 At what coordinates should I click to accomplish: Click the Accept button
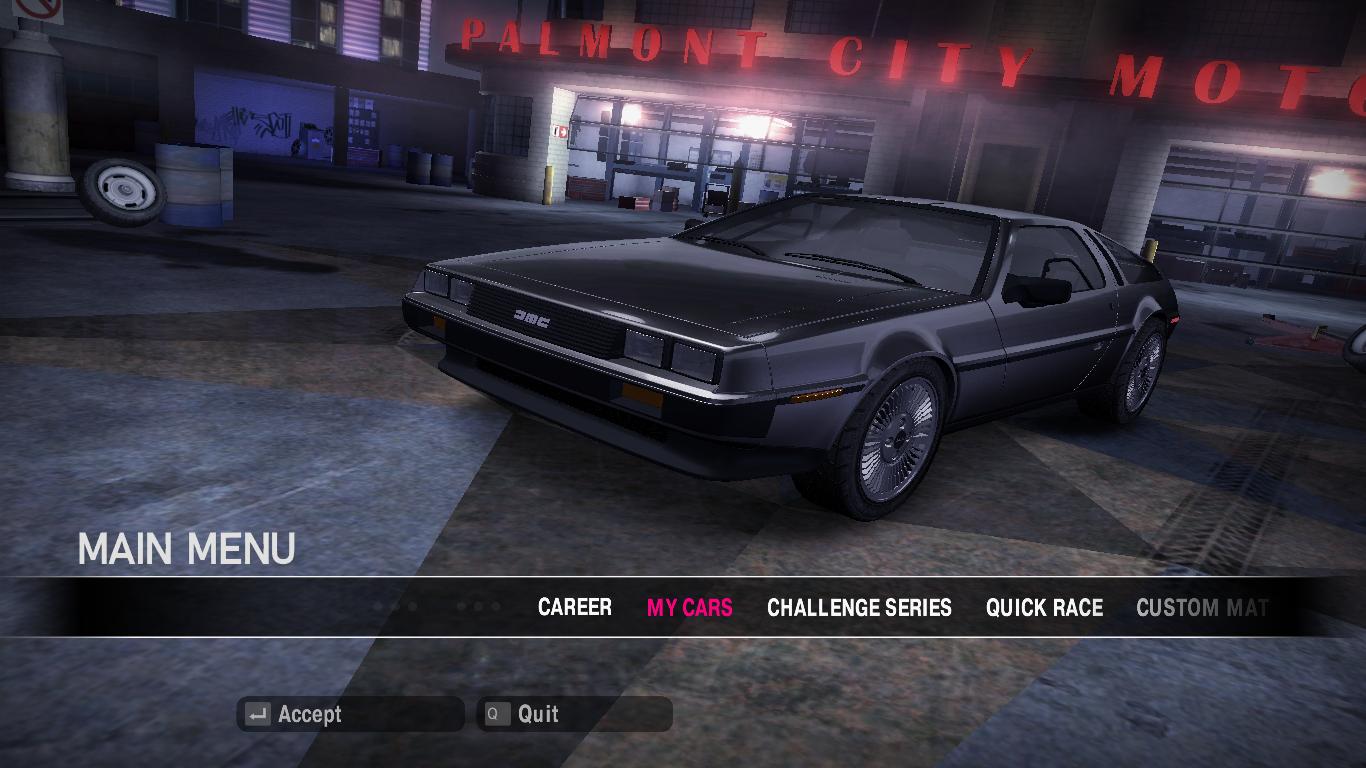350,714
